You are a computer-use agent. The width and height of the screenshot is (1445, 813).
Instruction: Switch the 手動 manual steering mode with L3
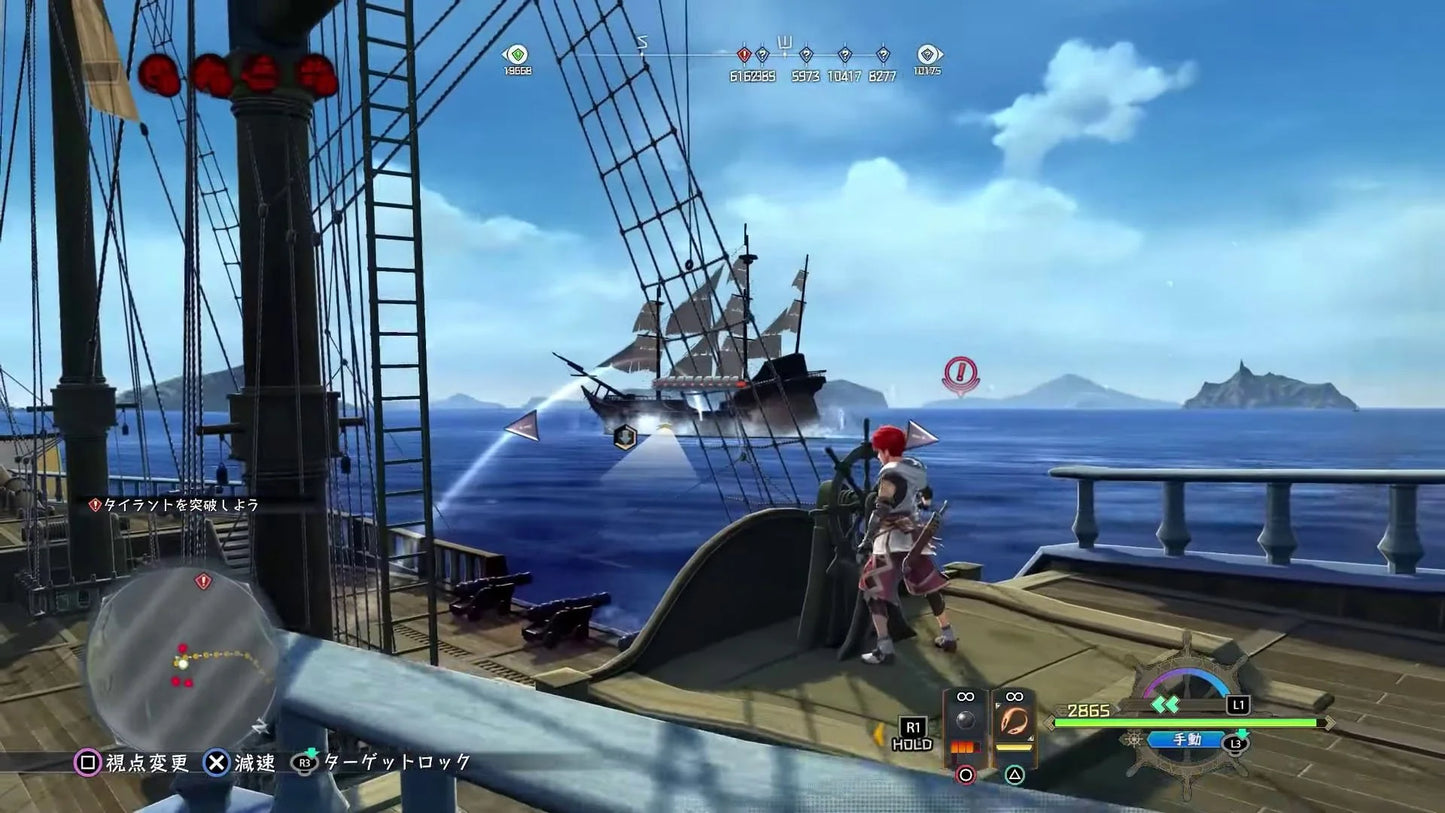click(x=1188, y=741)
